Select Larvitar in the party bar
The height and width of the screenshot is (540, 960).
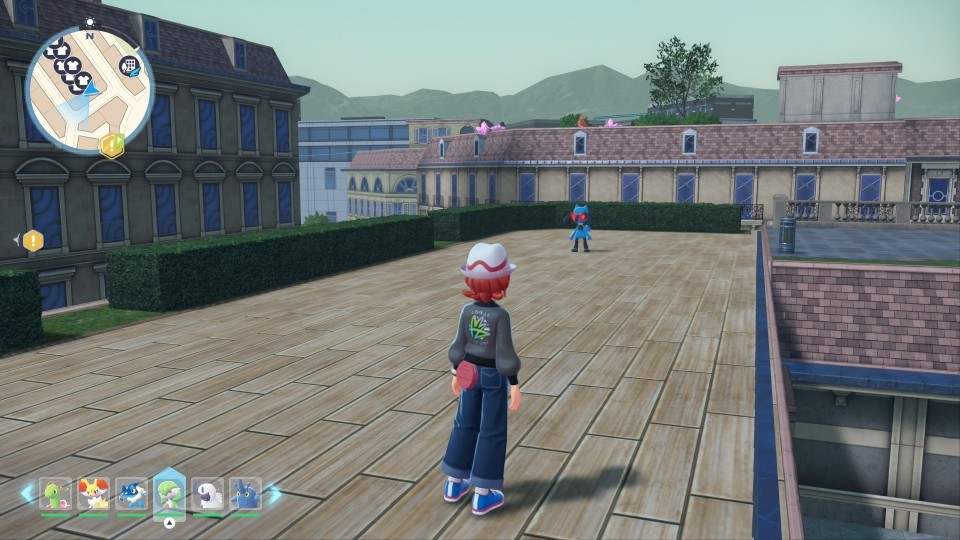(55, 494)
